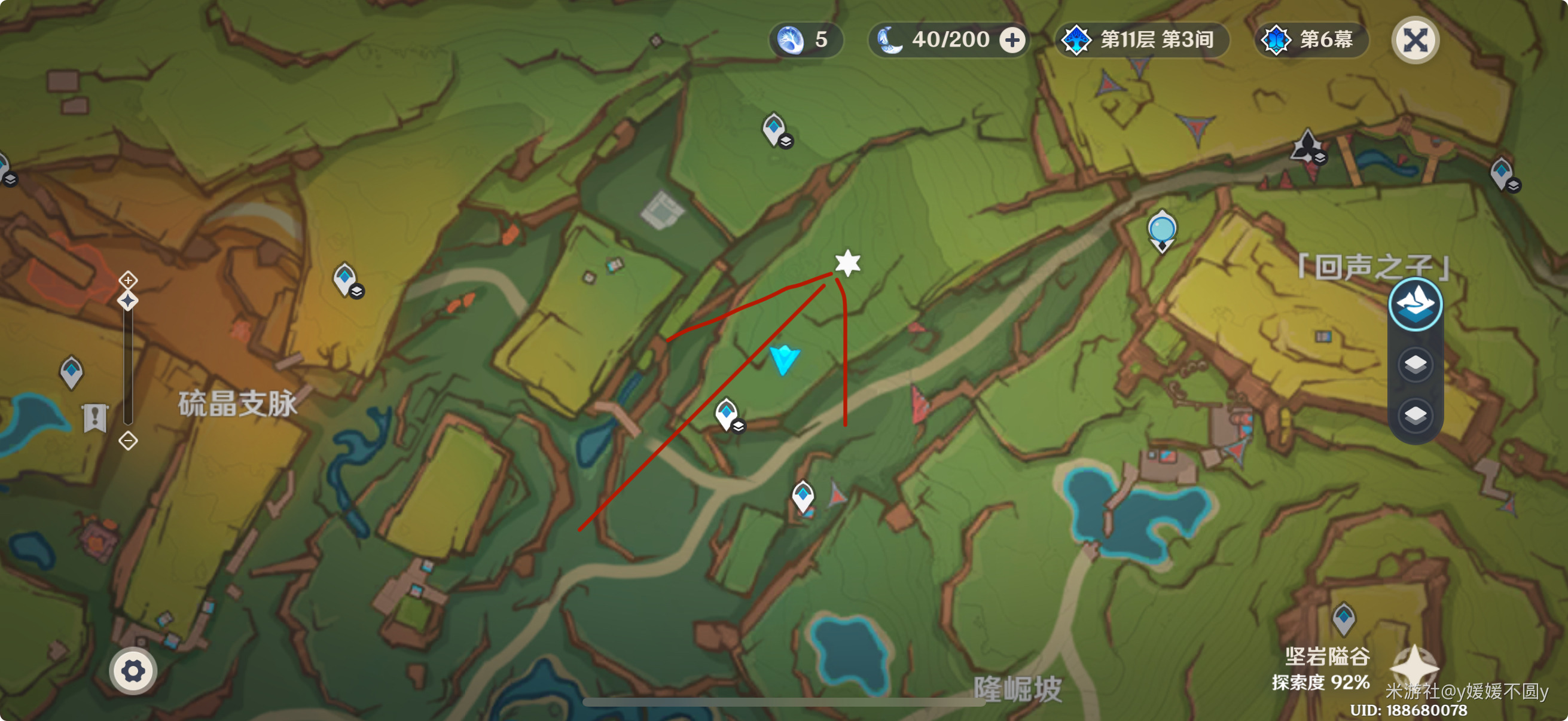The image size is (1568, 721).
Task: Click the zoom slider's diamond handle
Action: [x=128, y=301]
